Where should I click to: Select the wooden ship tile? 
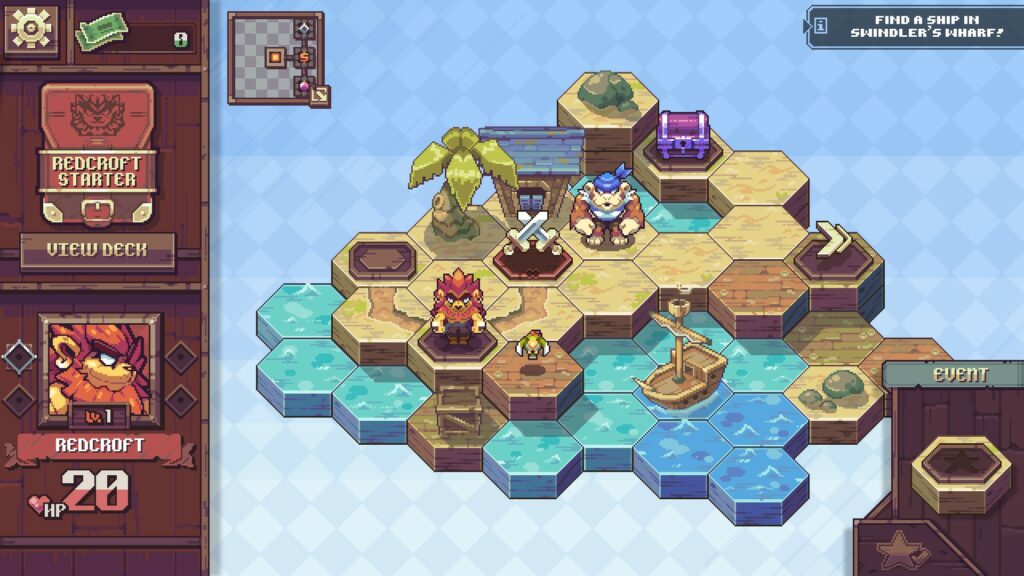682,366
